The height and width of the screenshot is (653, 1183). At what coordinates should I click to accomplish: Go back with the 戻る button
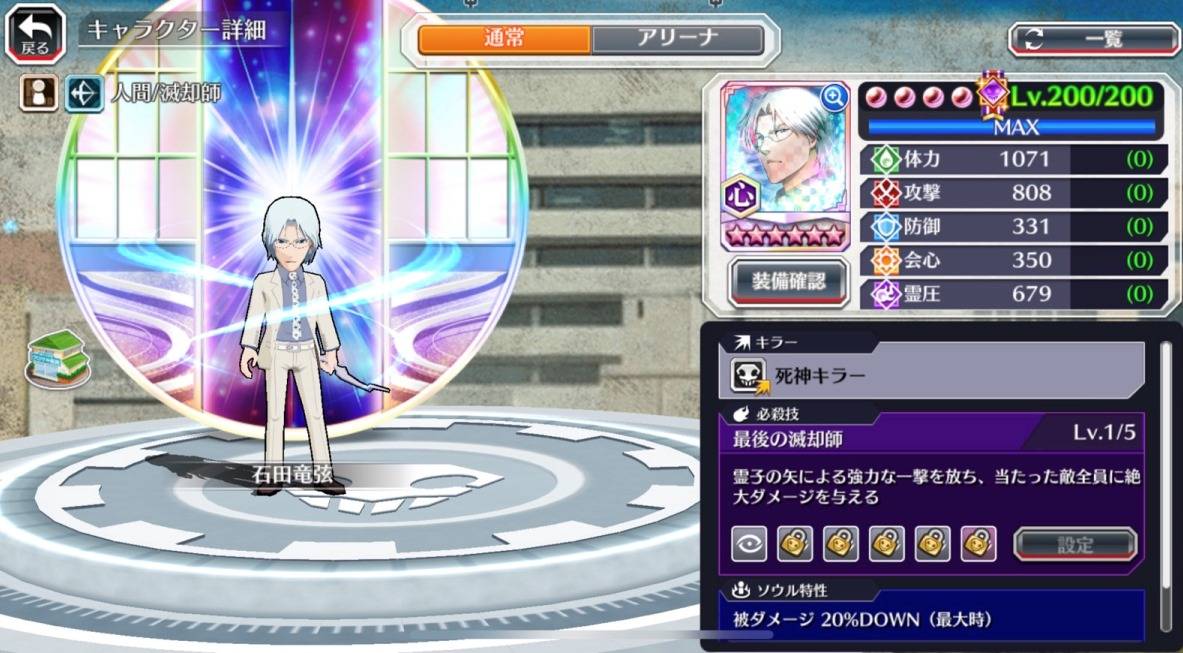(35, 33)
